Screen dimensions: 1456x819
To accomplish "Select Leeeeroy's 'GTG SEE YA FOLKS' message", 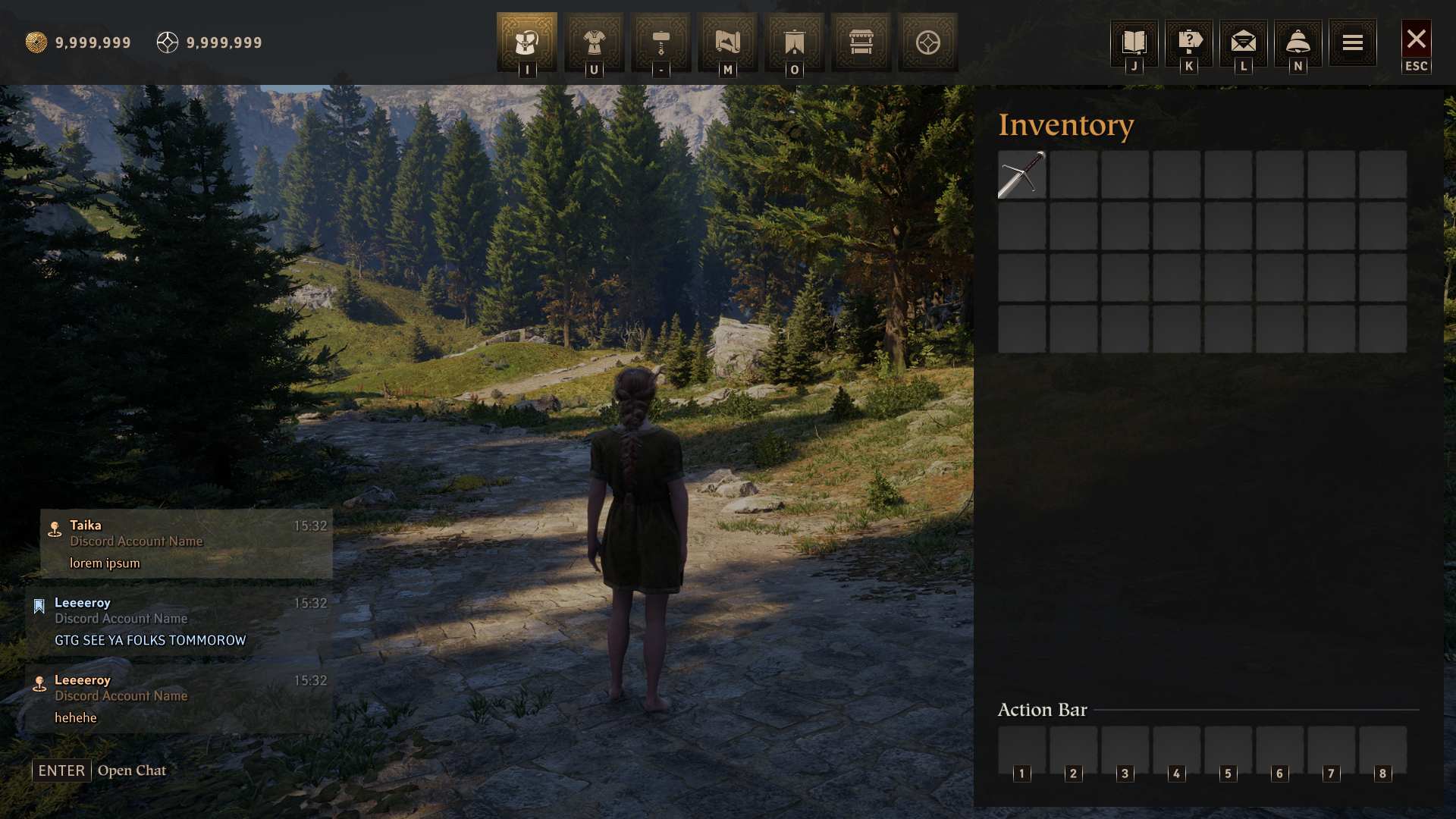I will [179, 621].
